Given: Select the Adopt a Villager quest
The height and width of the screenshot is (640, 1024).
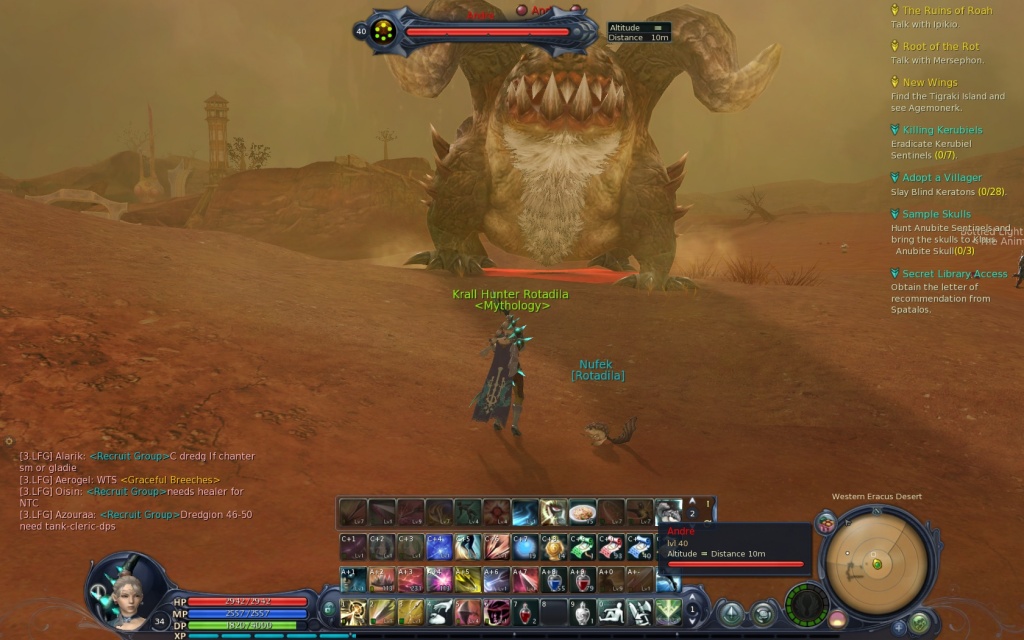Looking at the screenshot, I should (941, 178).
